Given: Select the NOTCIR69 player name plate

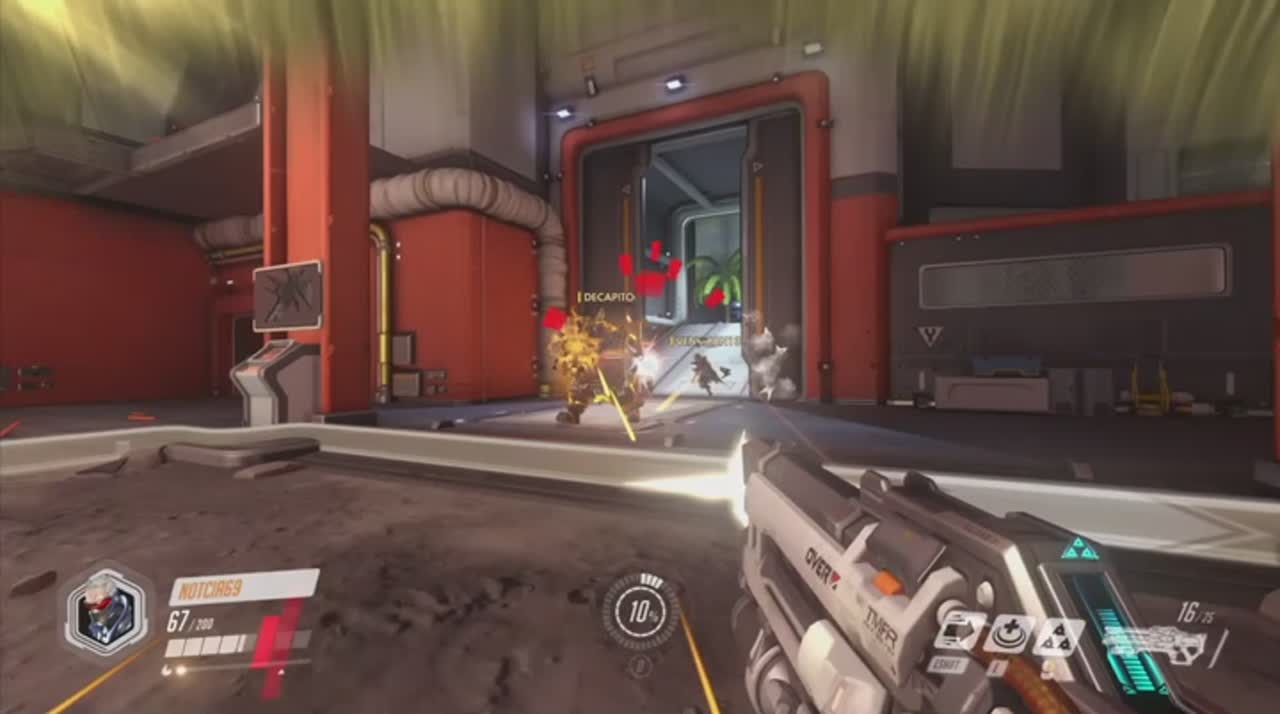Looking at the screenshot, I should coord(244,587).
